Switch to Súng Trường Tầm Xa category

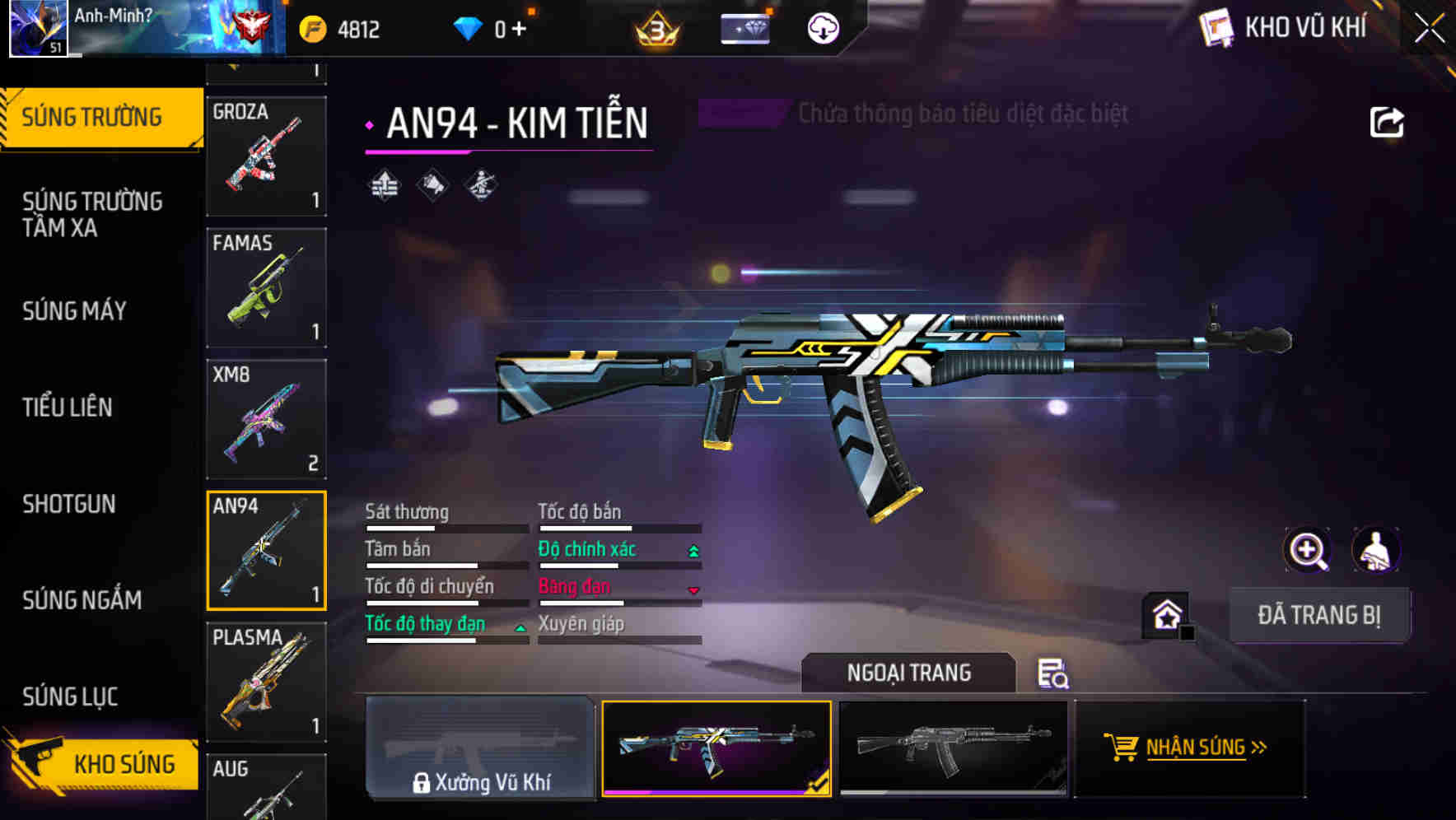[92, 214]
